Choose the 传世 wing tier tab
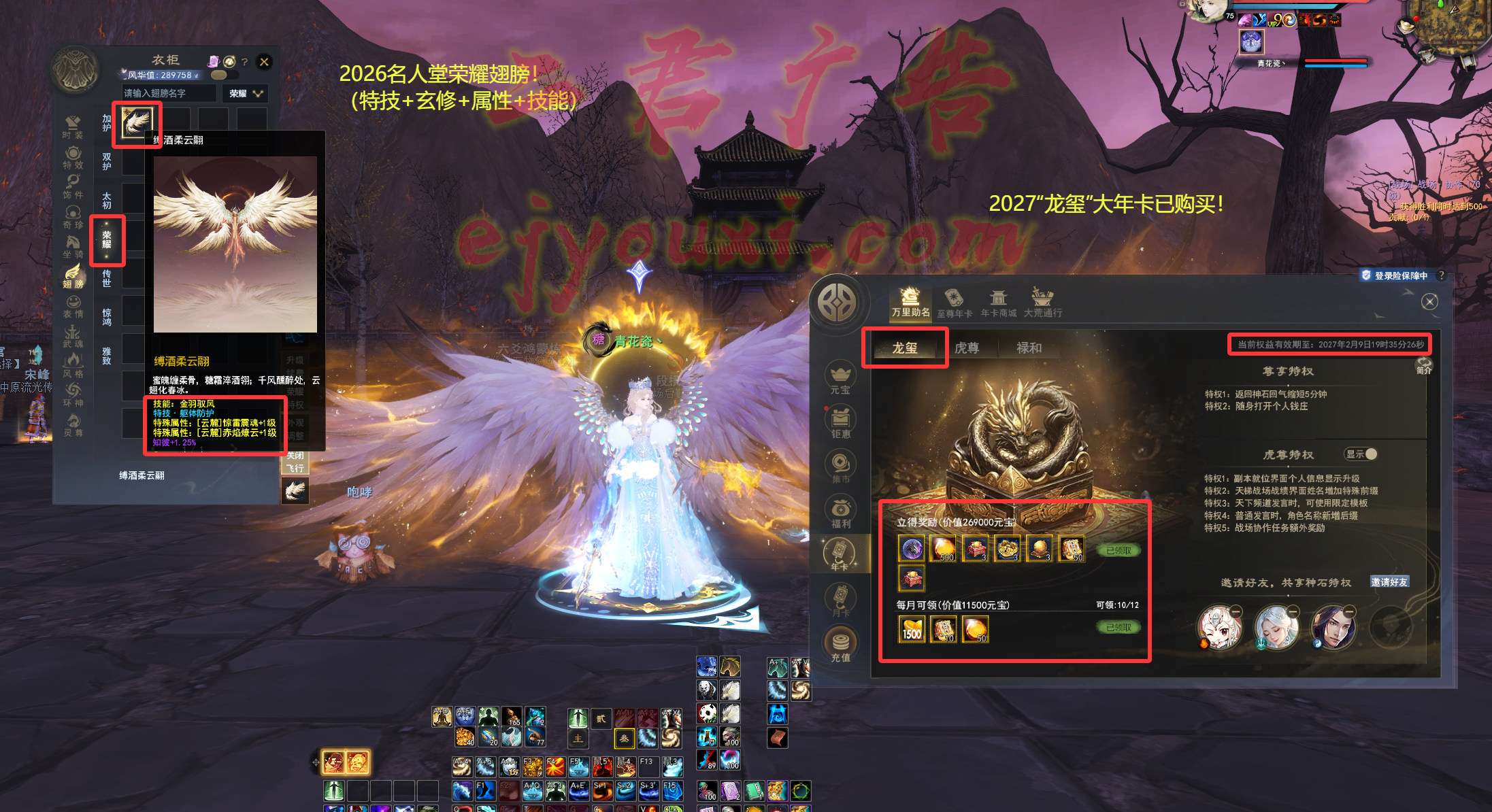Screen dimensions: 1492x812 point(107,277)
